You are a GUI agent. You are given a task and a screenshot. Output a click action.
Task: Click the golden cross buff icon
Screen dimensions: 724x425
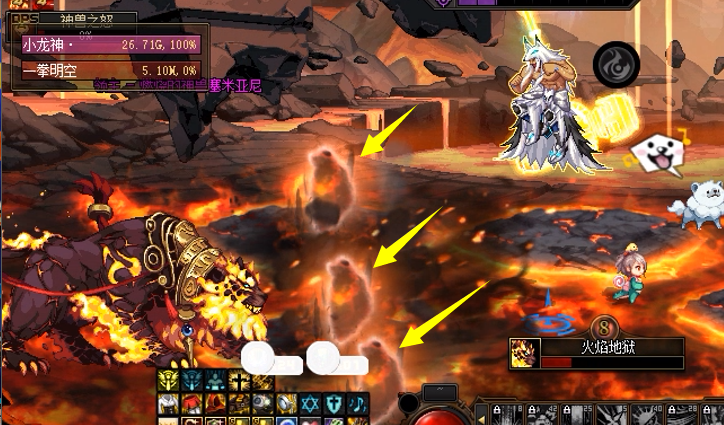click(x=239, y=381)
